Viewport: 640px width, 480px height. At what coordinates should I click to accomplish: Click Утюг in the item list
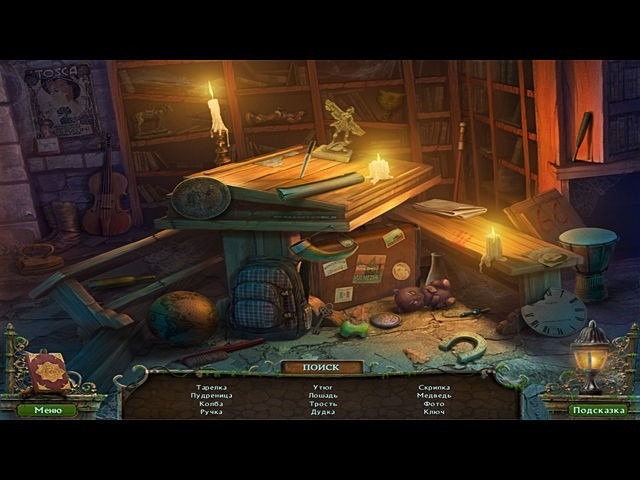322,387
